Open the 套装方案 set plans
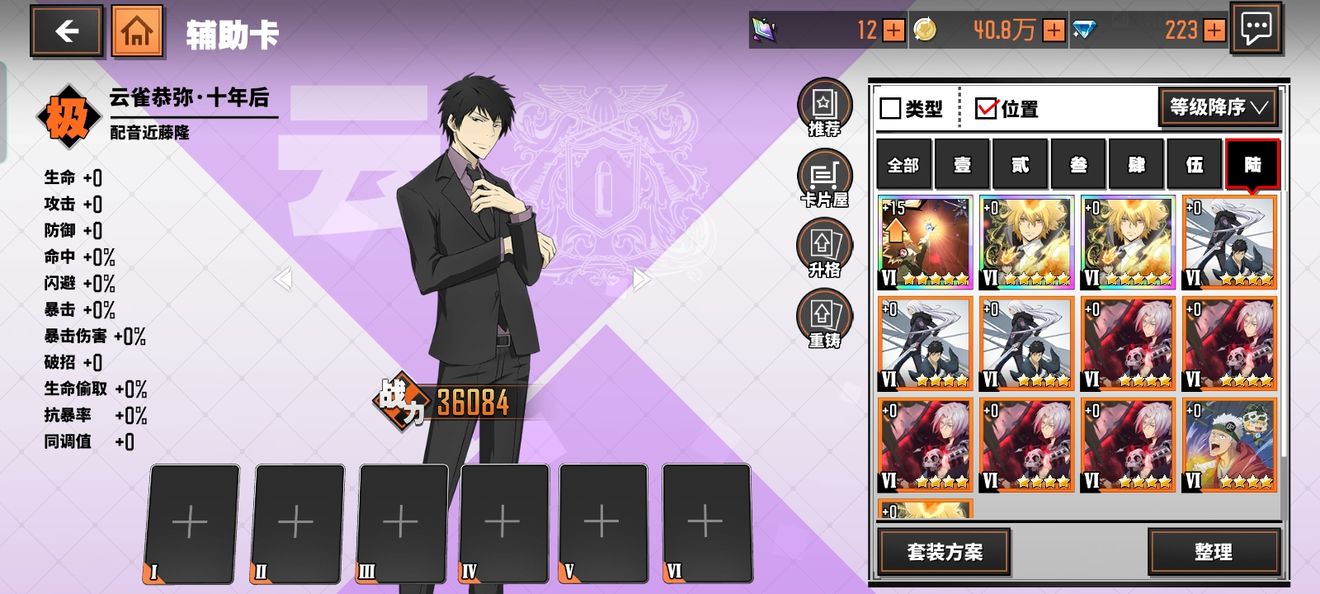This screenshot has width=1320, height=594. [x=944, y=552]
